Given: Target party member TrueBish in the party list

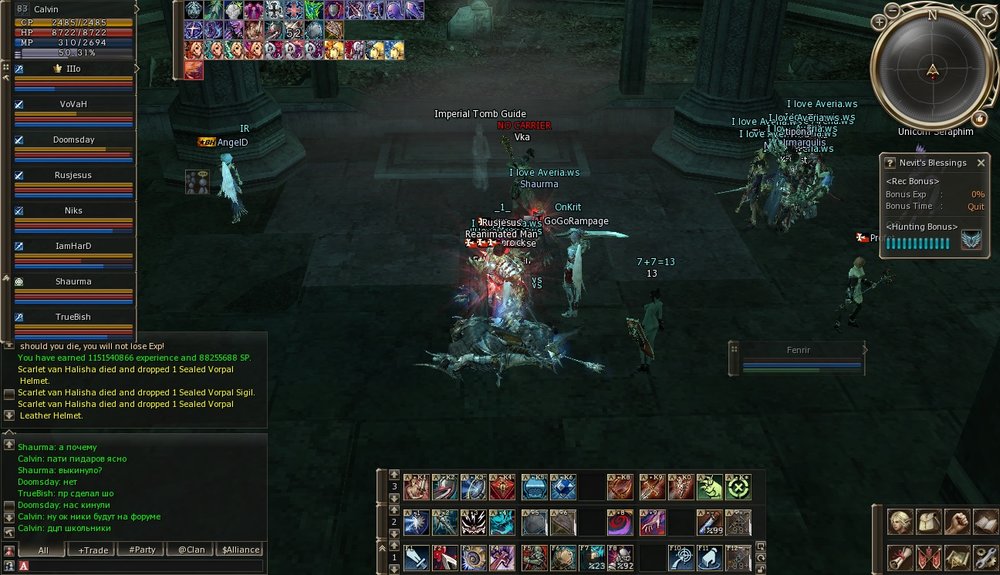Looking at the screenshot, I should click(74, 317).
